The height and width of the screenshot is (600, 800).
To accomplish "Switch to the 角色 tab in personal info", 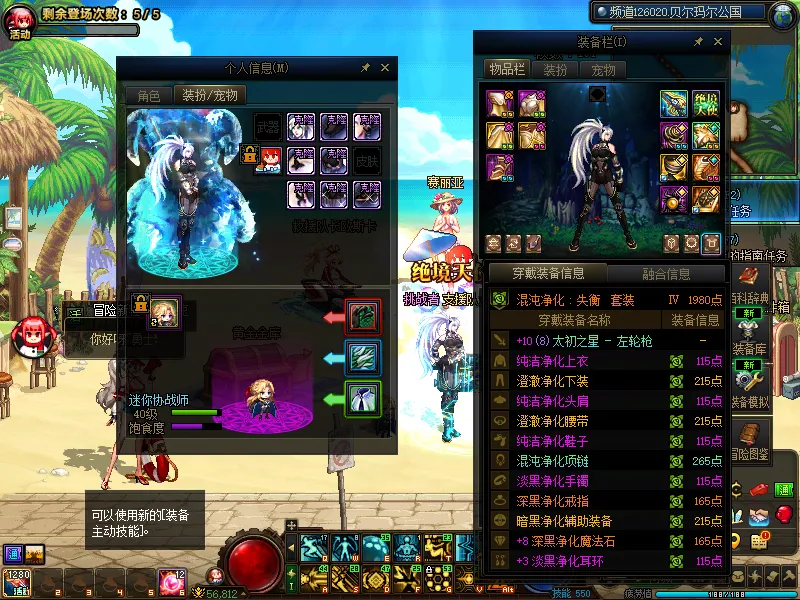I will tap(148, 96).
